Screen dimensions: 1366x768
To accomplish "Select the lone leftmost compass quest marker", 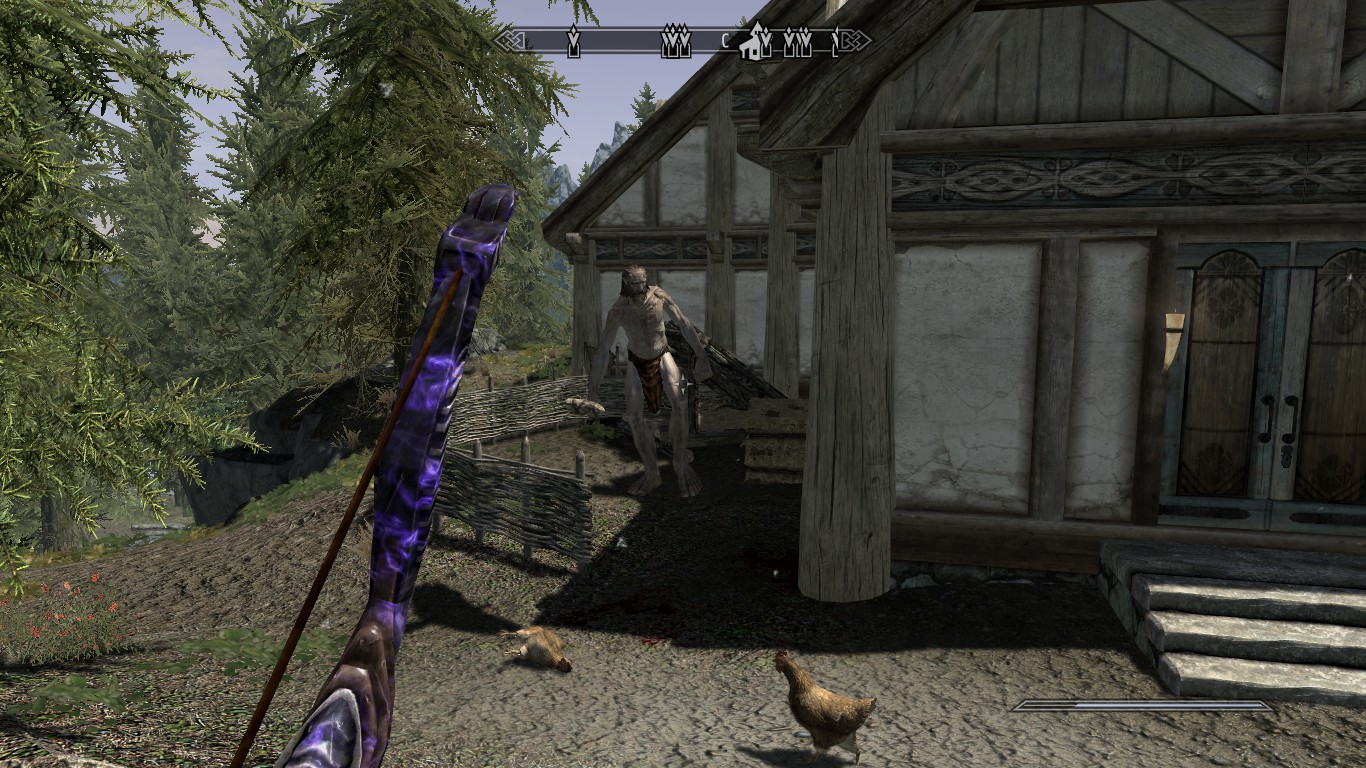I will coord(573,42).
